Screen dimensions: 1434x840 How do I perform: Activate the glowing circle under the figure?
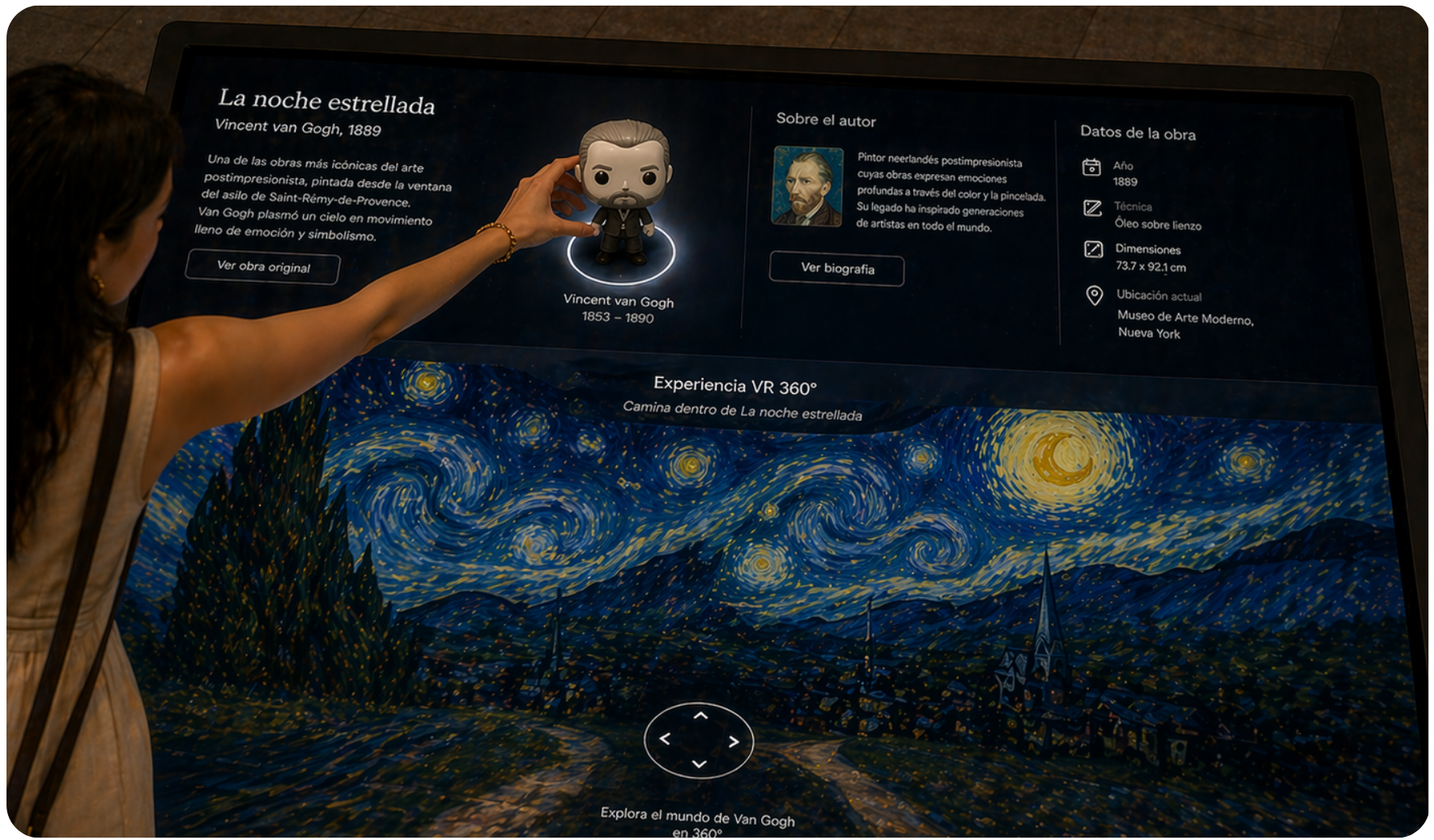(x=623, y=257)
